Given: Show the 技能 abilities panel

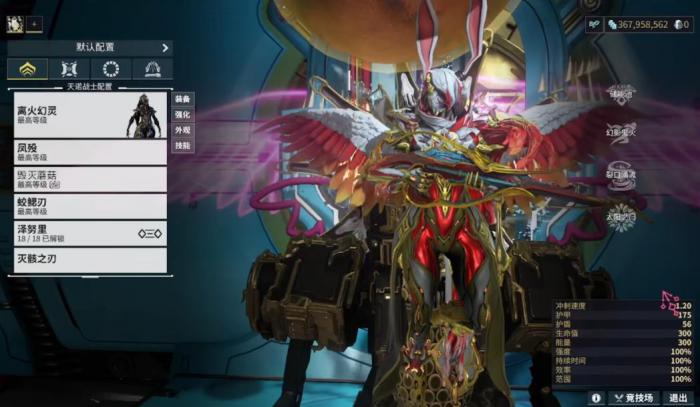Looking at the screenshot, I should (x=182, y=146).
